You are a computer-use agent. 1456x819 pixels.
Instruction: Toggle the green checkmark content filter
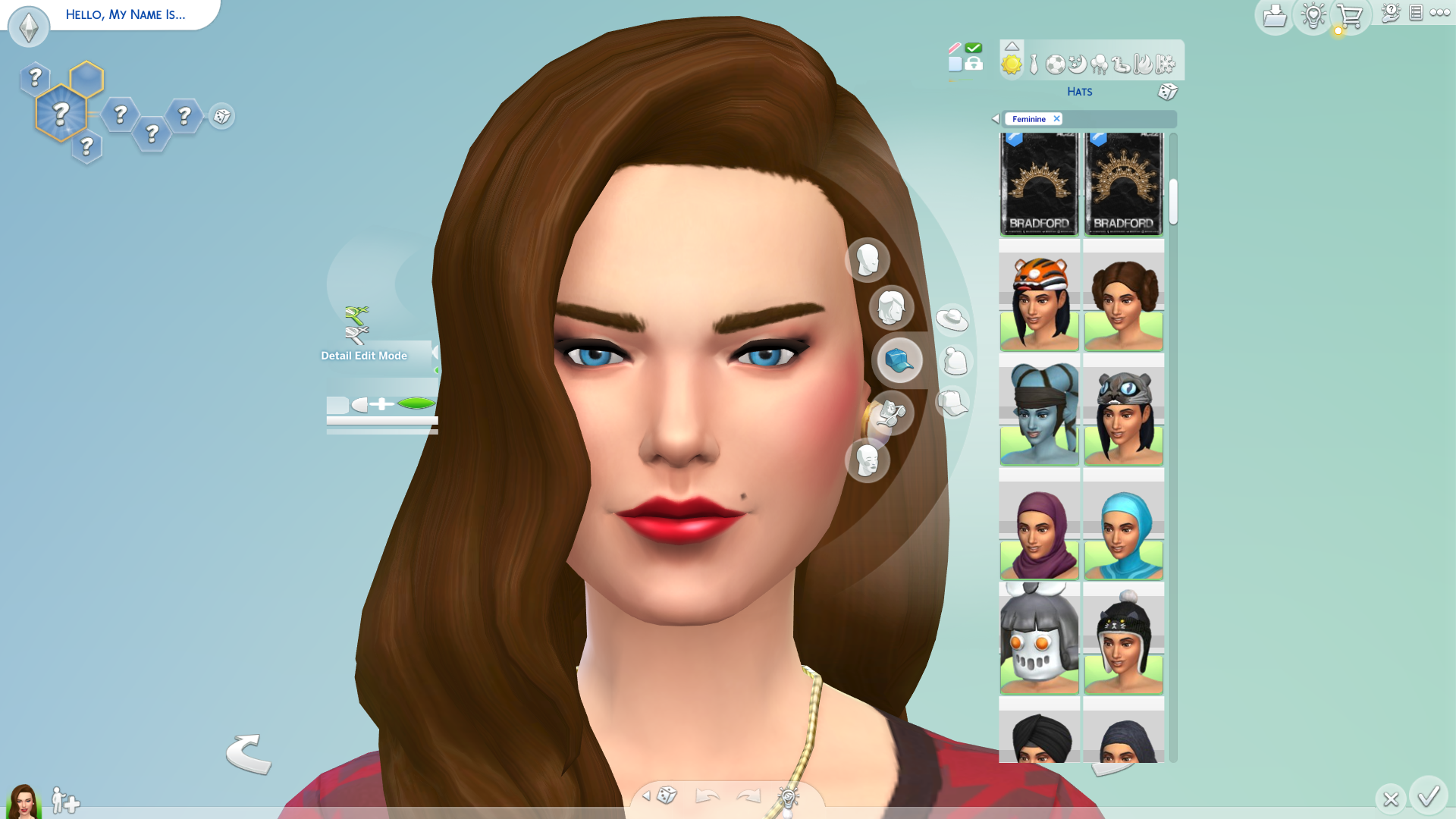(973, 45)
